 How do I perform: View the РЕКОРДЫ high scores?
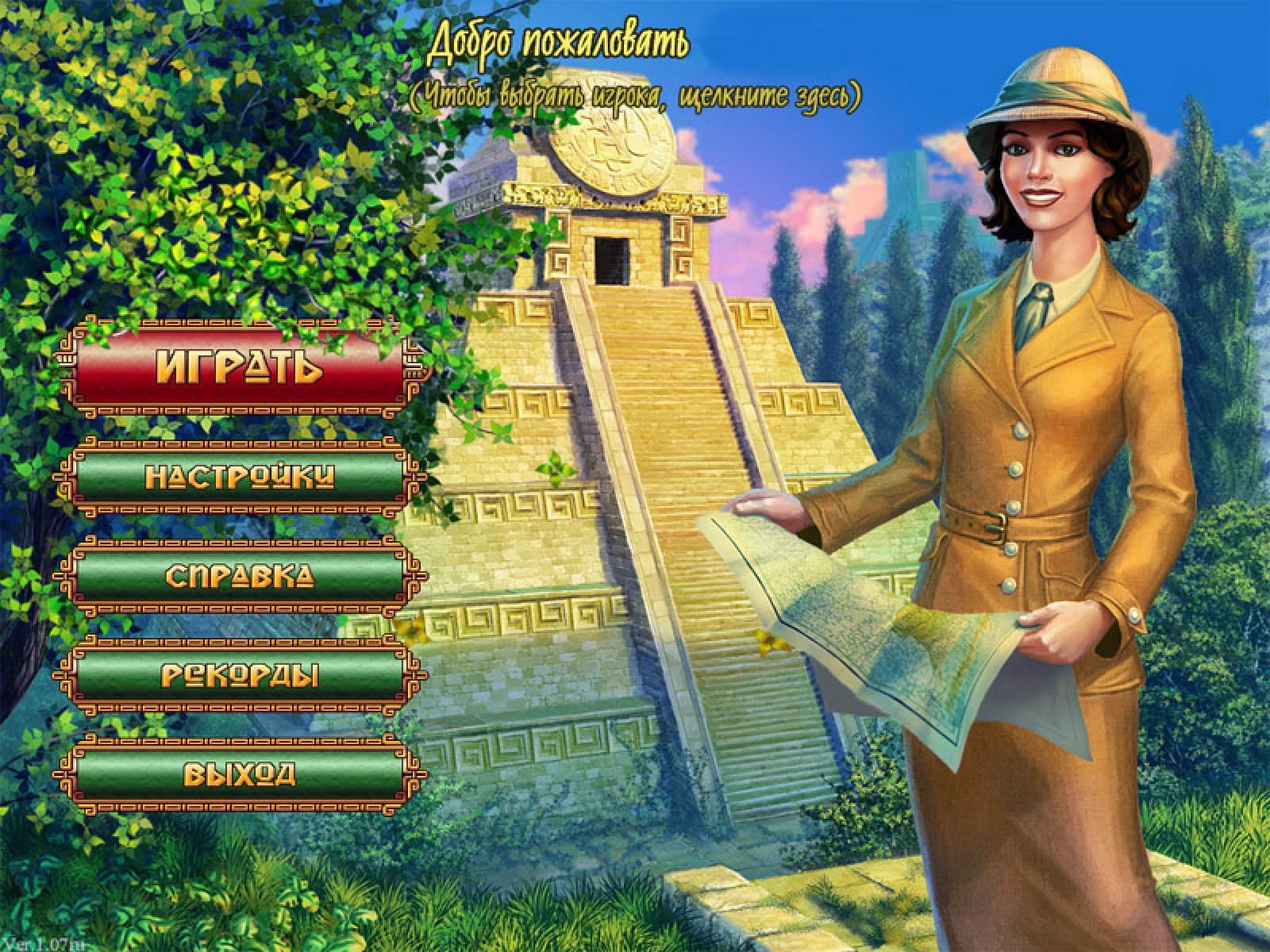tap(240, 675)
